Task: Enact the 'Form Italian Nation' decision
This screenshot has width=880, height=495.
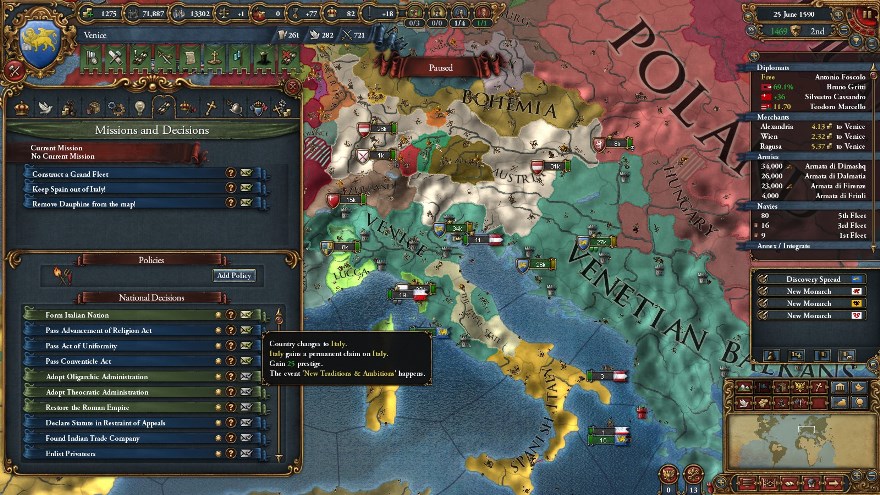Action: click(120, 315)
